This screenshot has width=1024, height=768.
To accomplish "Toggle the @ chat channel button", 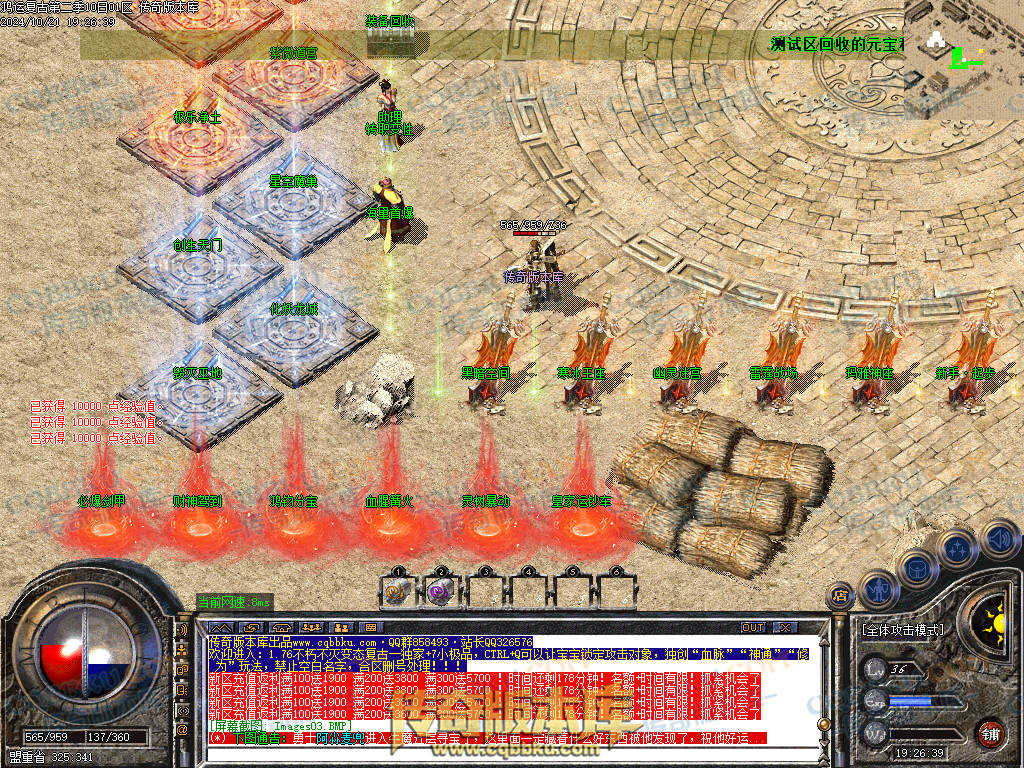I will 182,731.
